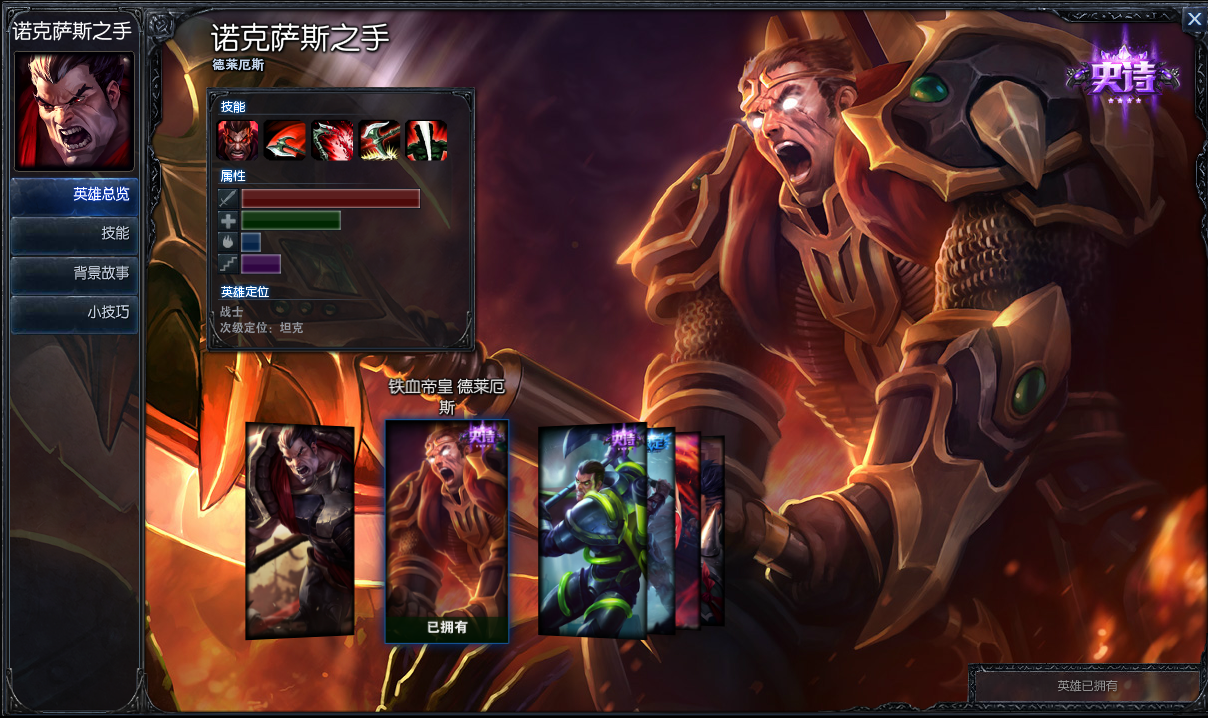Image resolution: width=1208 pixels, height=718 pixels.
Task: Choose the axe hook Apprehend ability icon
Action: [x=380, y=140]
